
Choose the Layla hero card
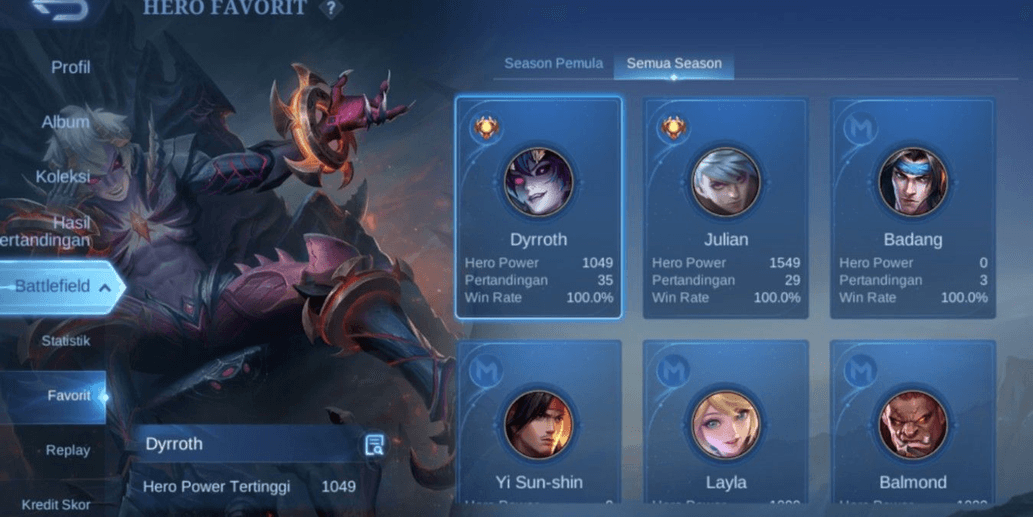click(x=725, y=425)
